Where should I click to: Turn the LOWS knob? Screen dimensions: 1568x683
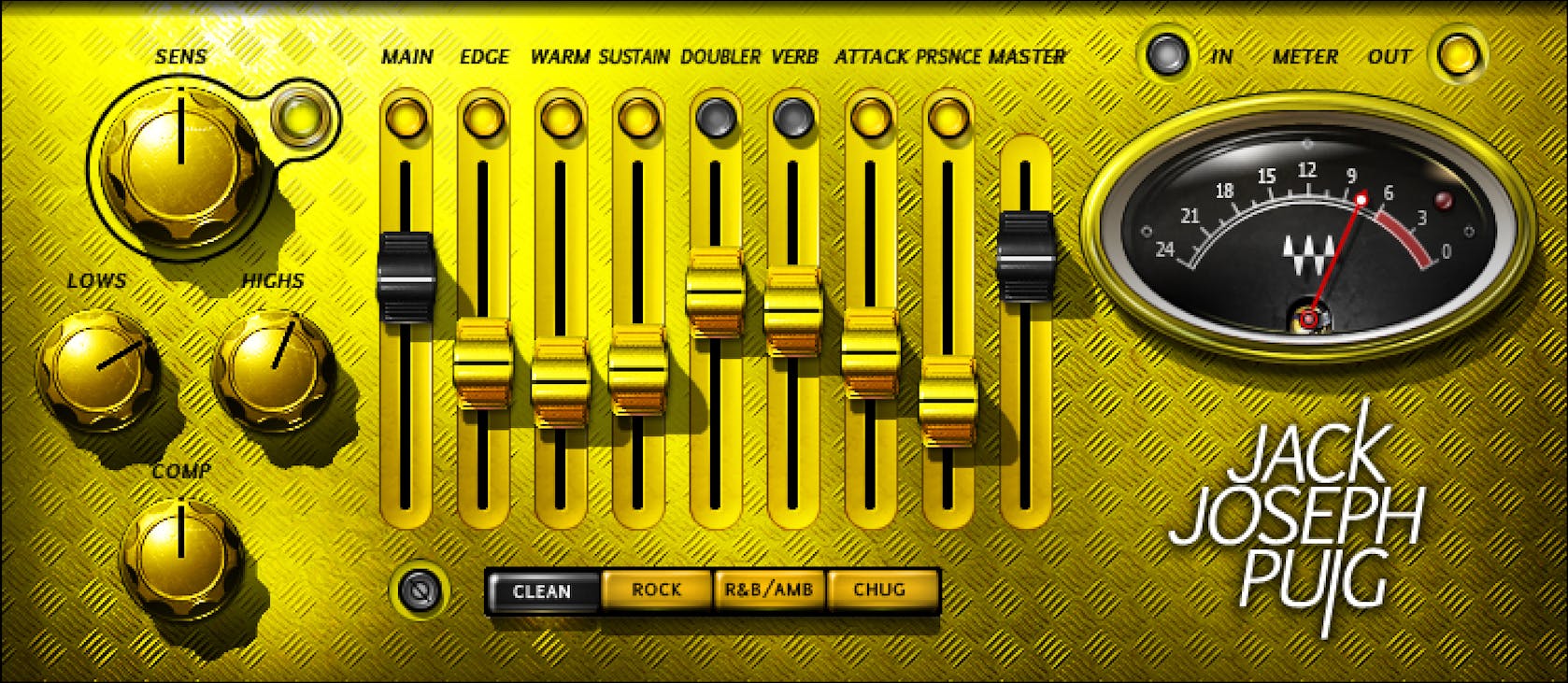click(x=98, y=369)
